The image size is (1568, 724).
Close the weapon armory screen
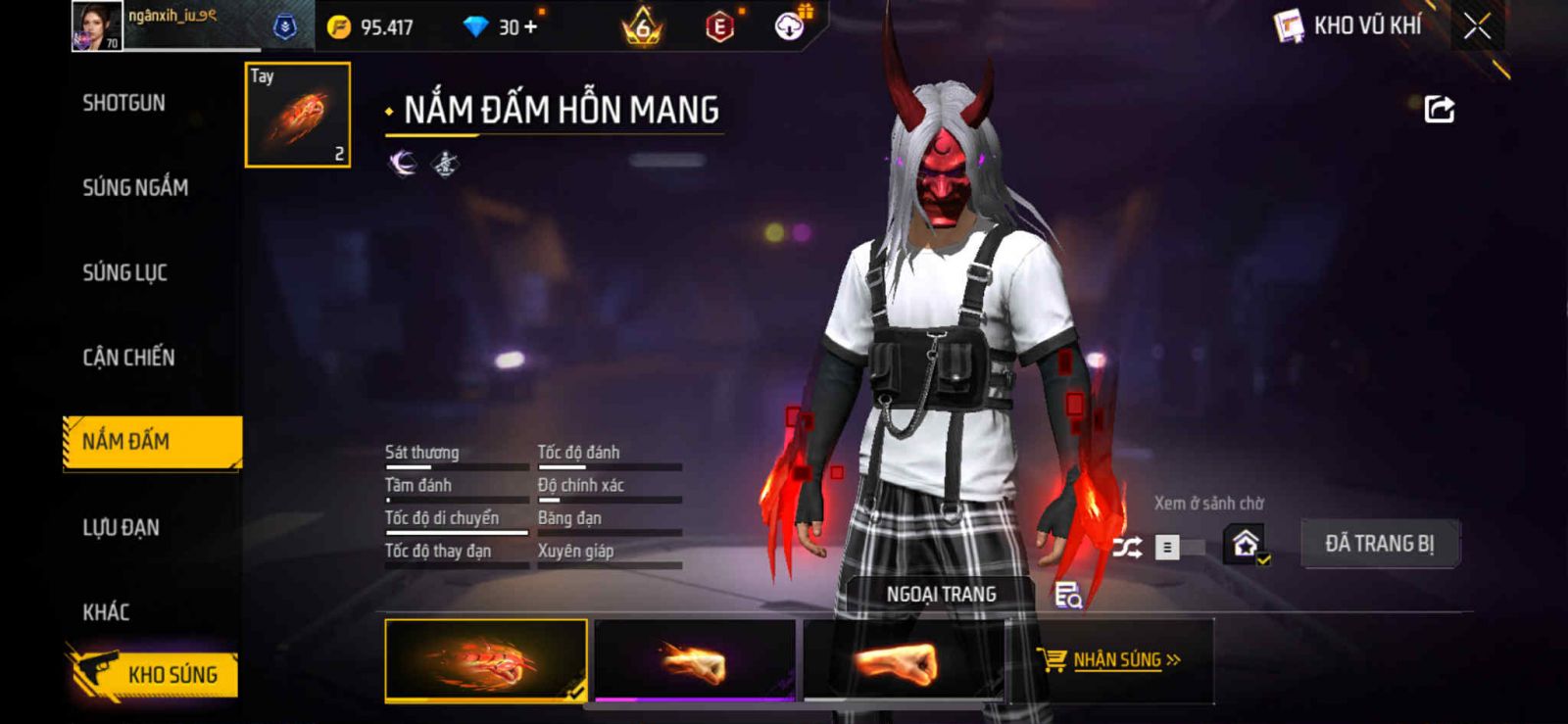pos(1477,26)
